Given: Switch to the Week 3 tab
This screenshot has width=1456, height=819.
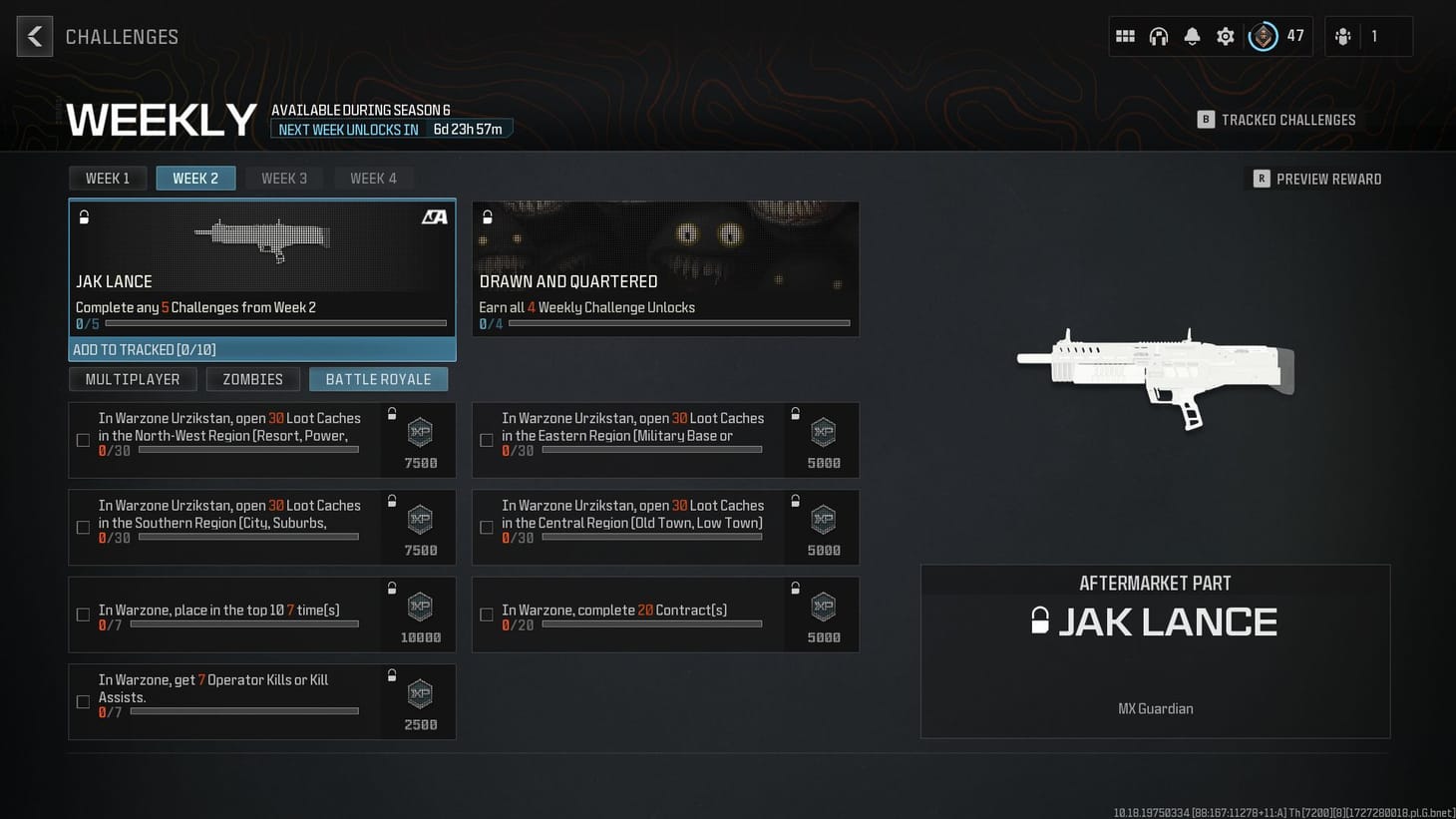Looking at the screenshot, I should [x=284, y=178].
